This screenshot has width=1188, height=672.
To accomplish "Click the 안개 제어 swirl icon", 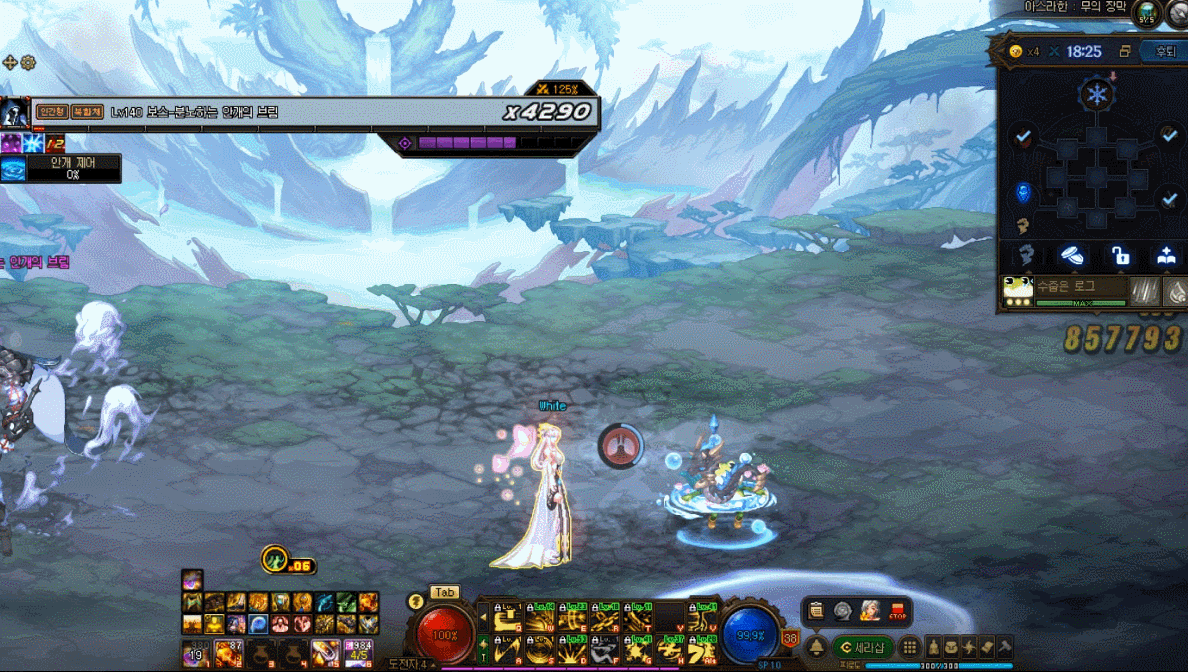I will pyautogui.click(x=13, y=168).
